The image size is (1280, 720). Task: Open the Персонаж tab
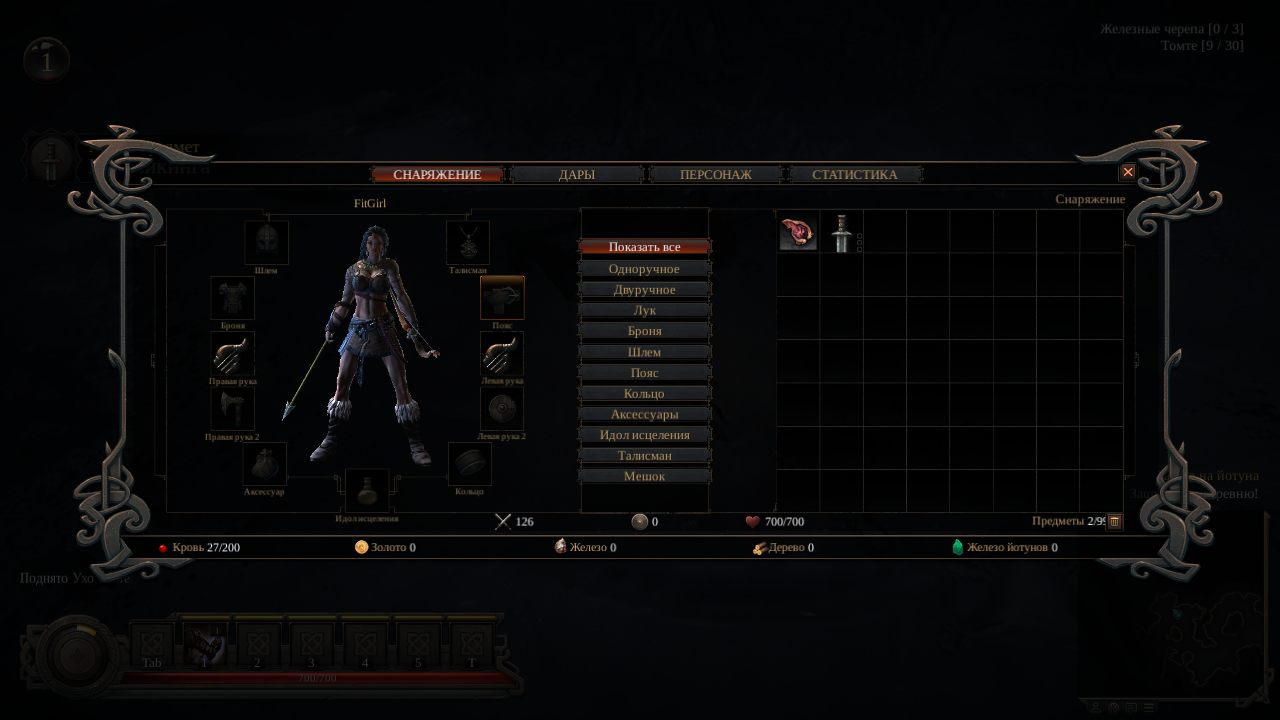pos(716,174)
